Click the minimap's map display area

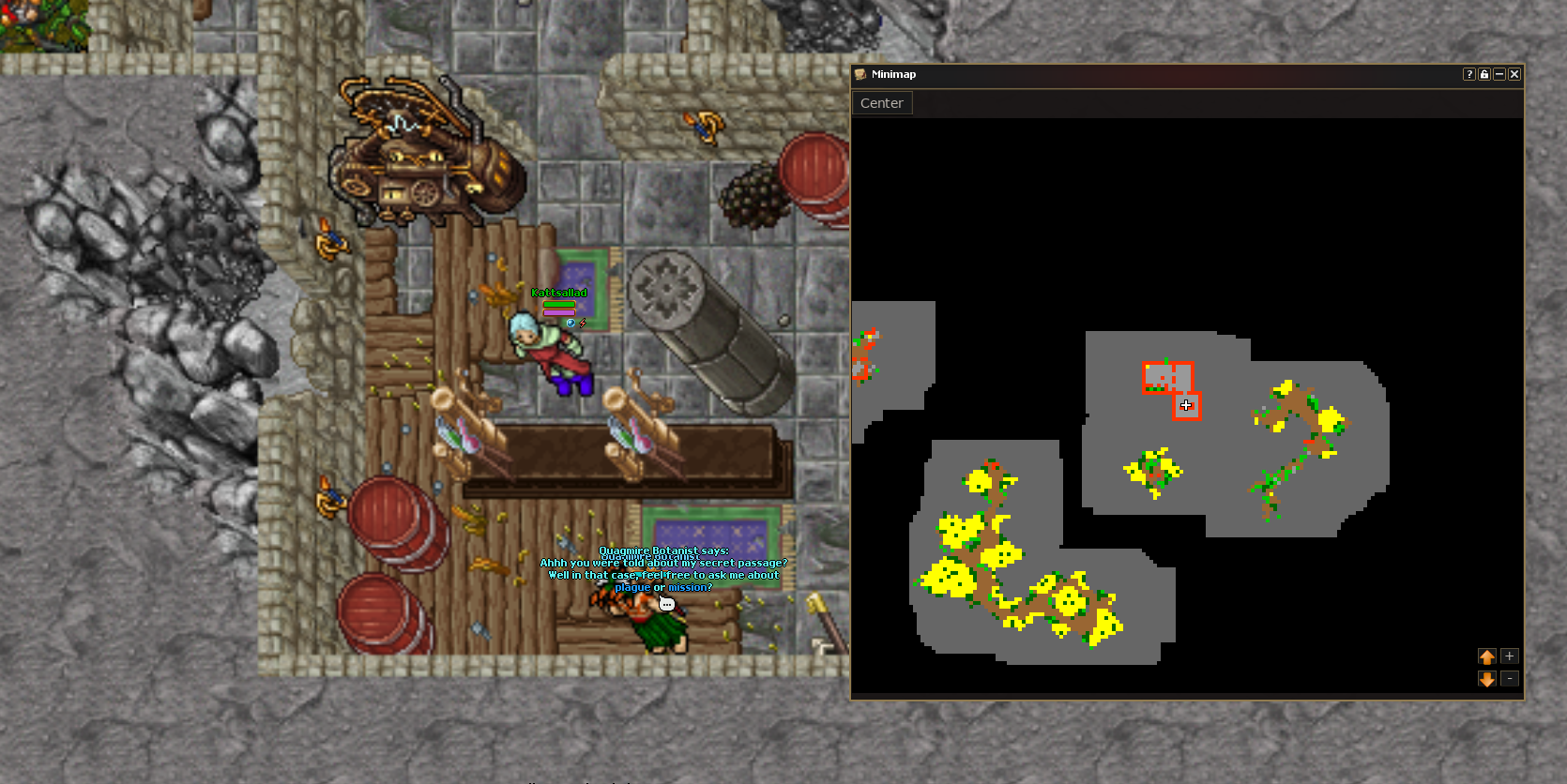point(1186,405)
